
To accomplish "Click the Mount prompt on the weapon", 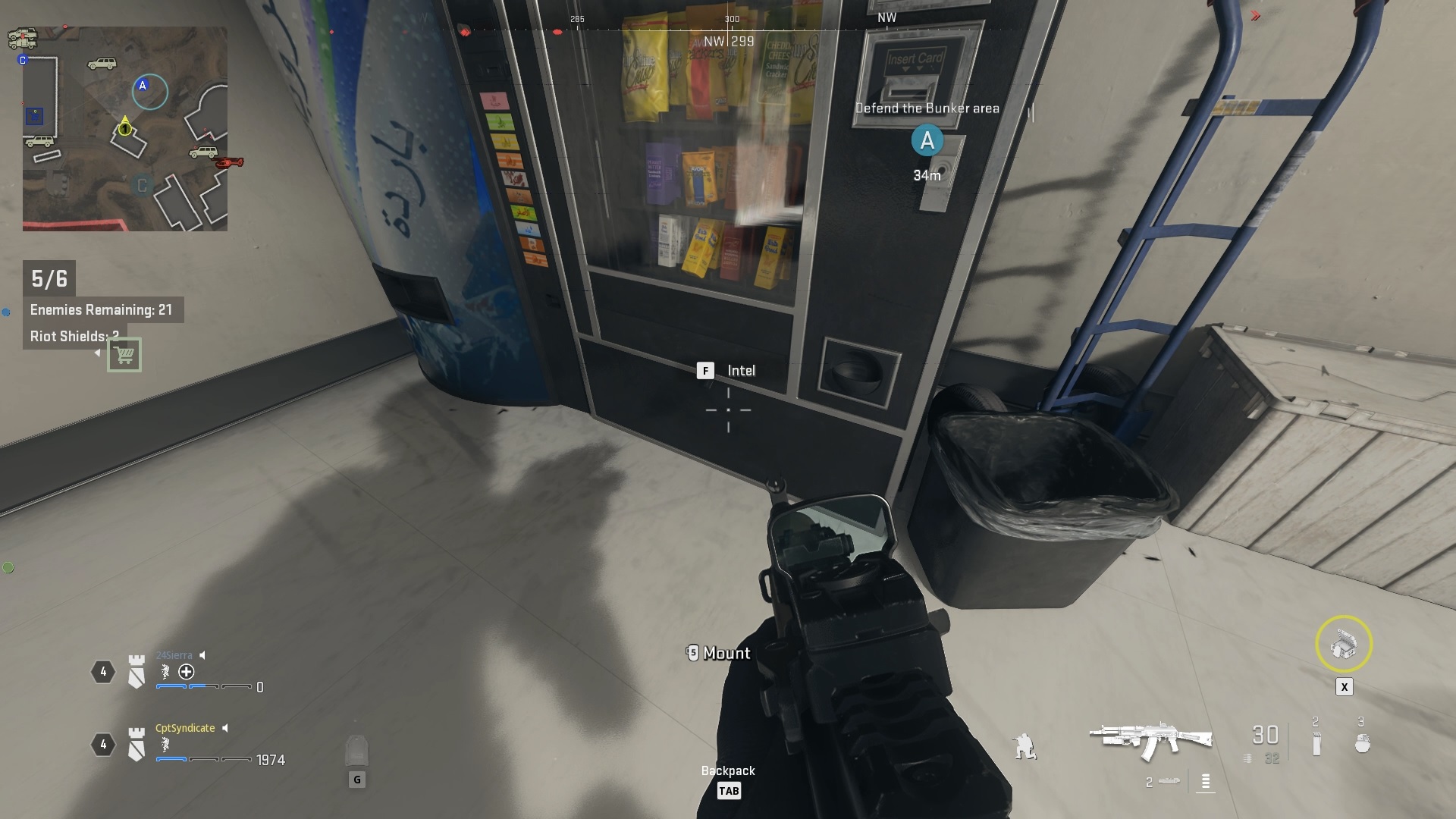I will [x=717, y=653].
